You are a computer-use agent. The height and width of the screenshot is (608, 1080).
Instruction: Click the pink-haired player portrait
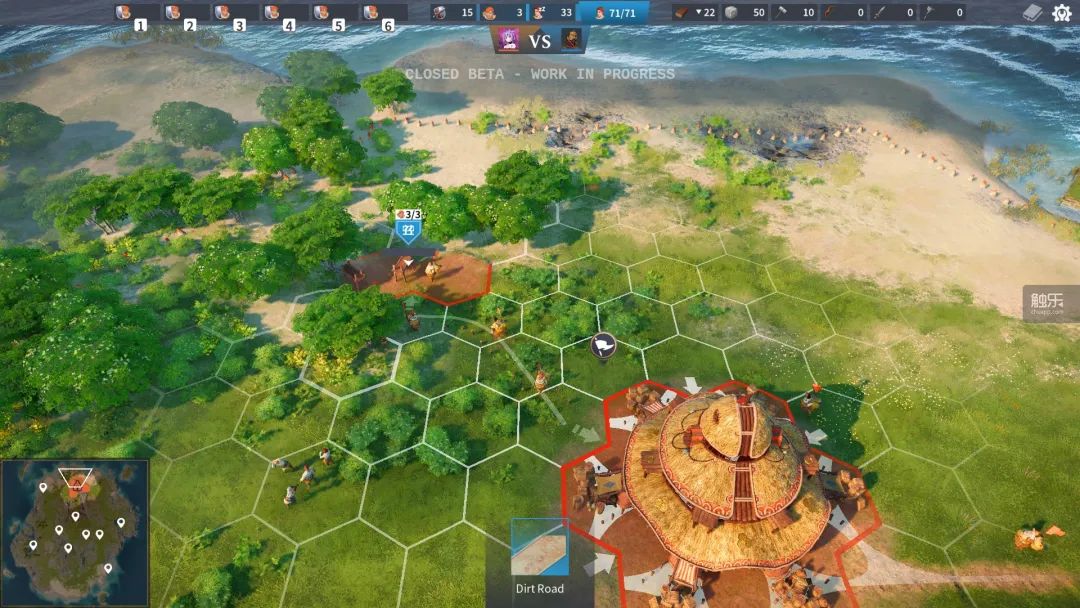click(508, 40)
